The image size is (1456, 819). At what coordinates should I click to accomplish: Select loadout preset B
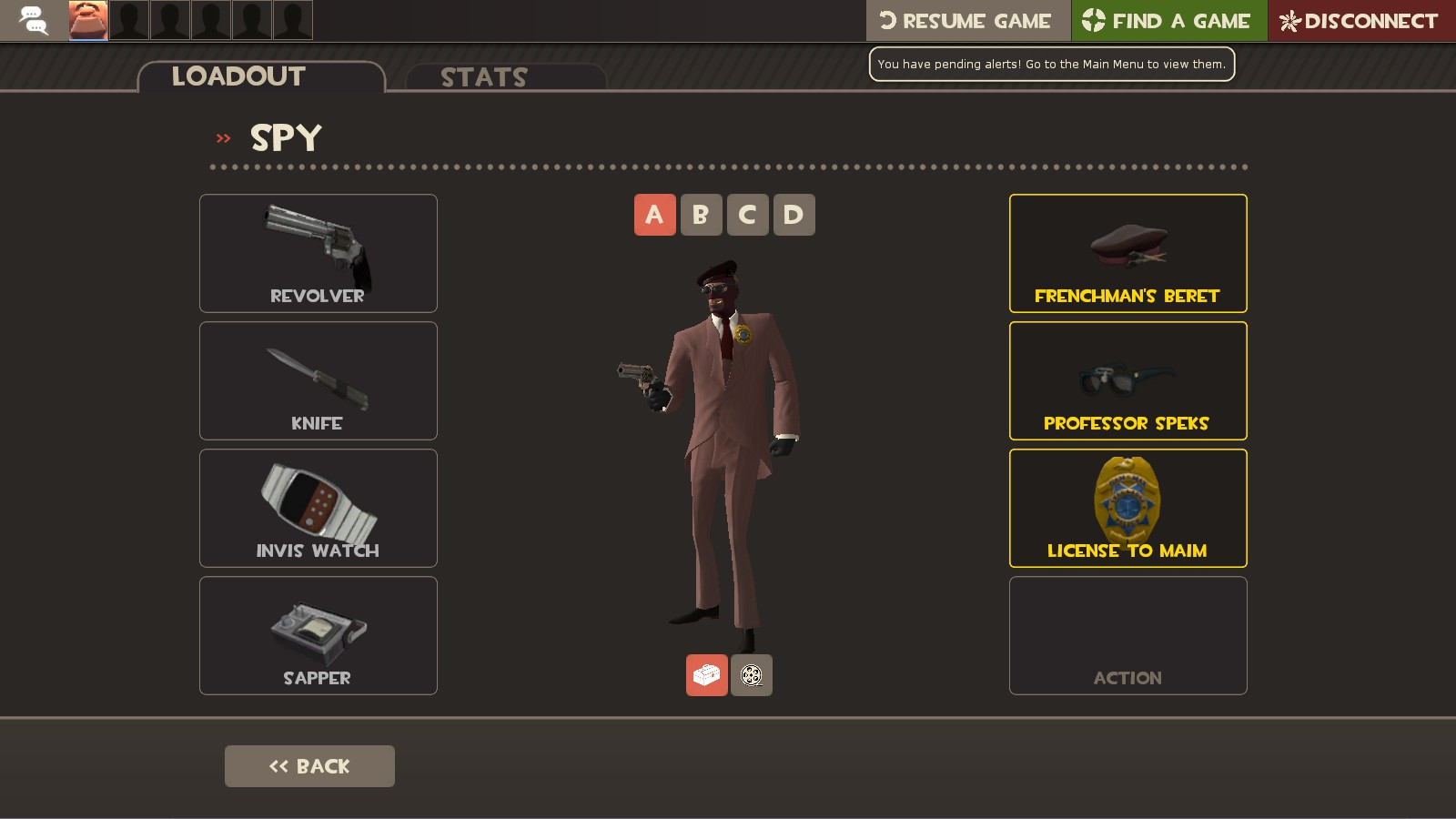coord(701,215)
